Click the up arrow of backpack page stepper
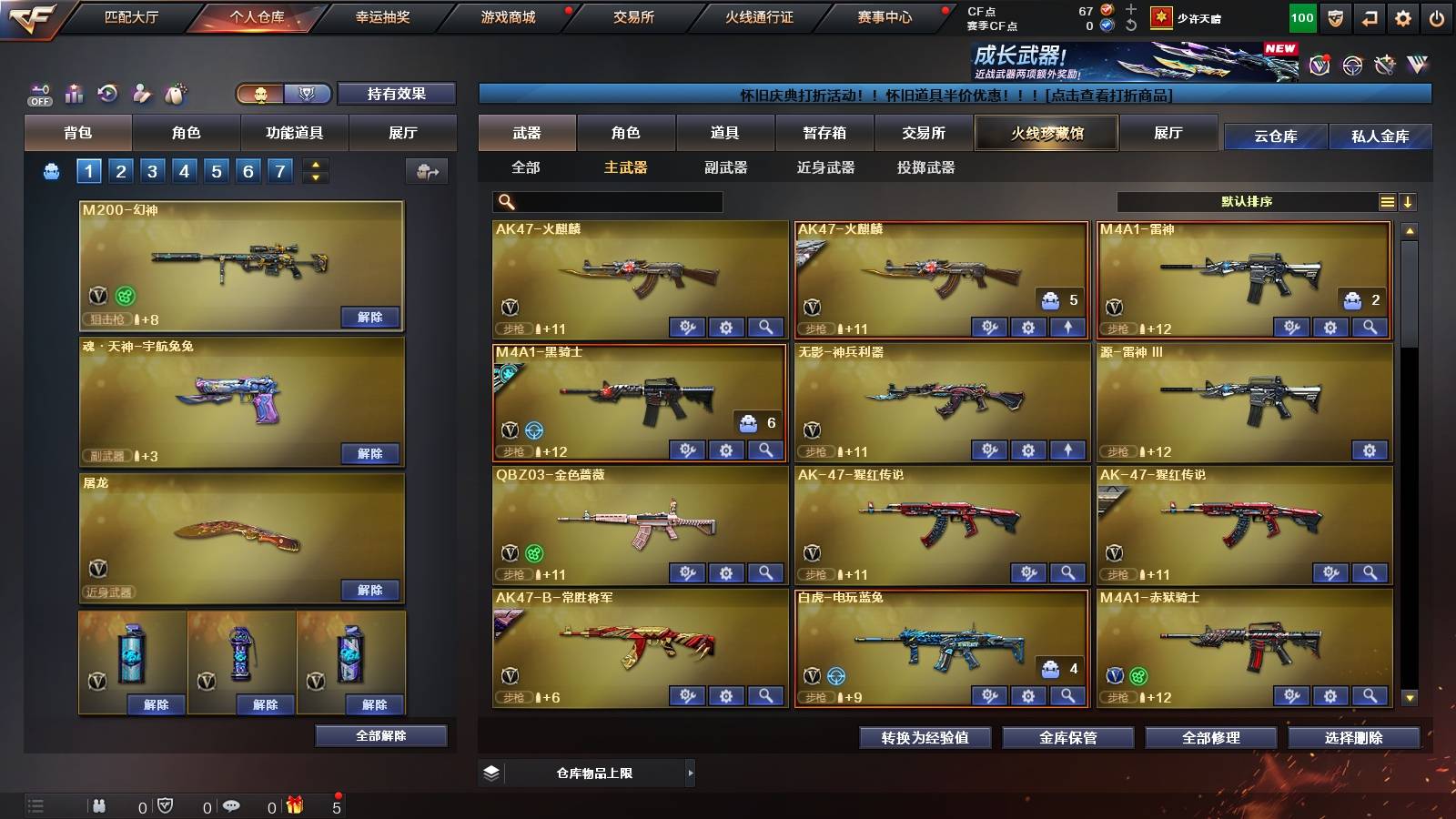 pyautogui.click(x=315, y=164)
